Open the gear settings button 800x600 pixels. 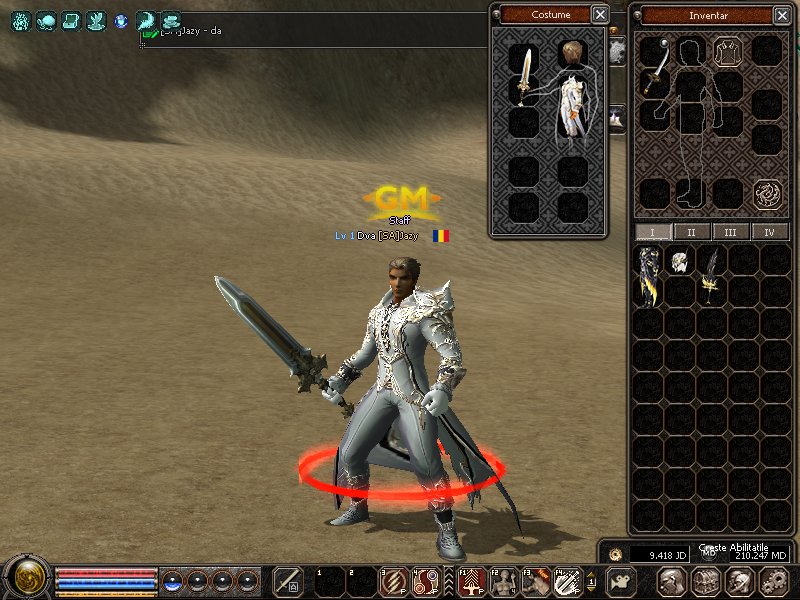[774, 581]
